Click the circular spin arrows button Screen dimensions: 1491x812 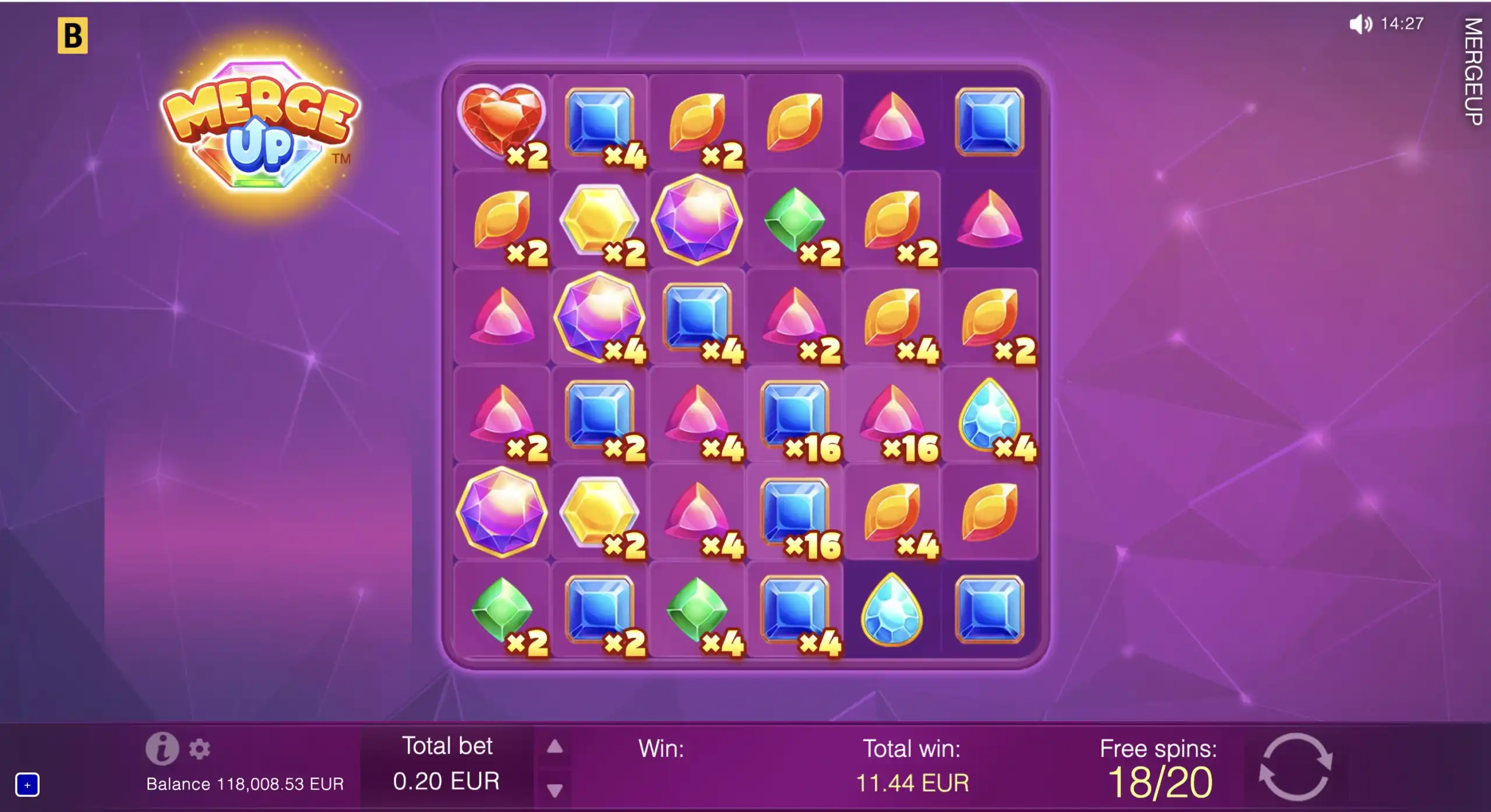point(1295,767)
